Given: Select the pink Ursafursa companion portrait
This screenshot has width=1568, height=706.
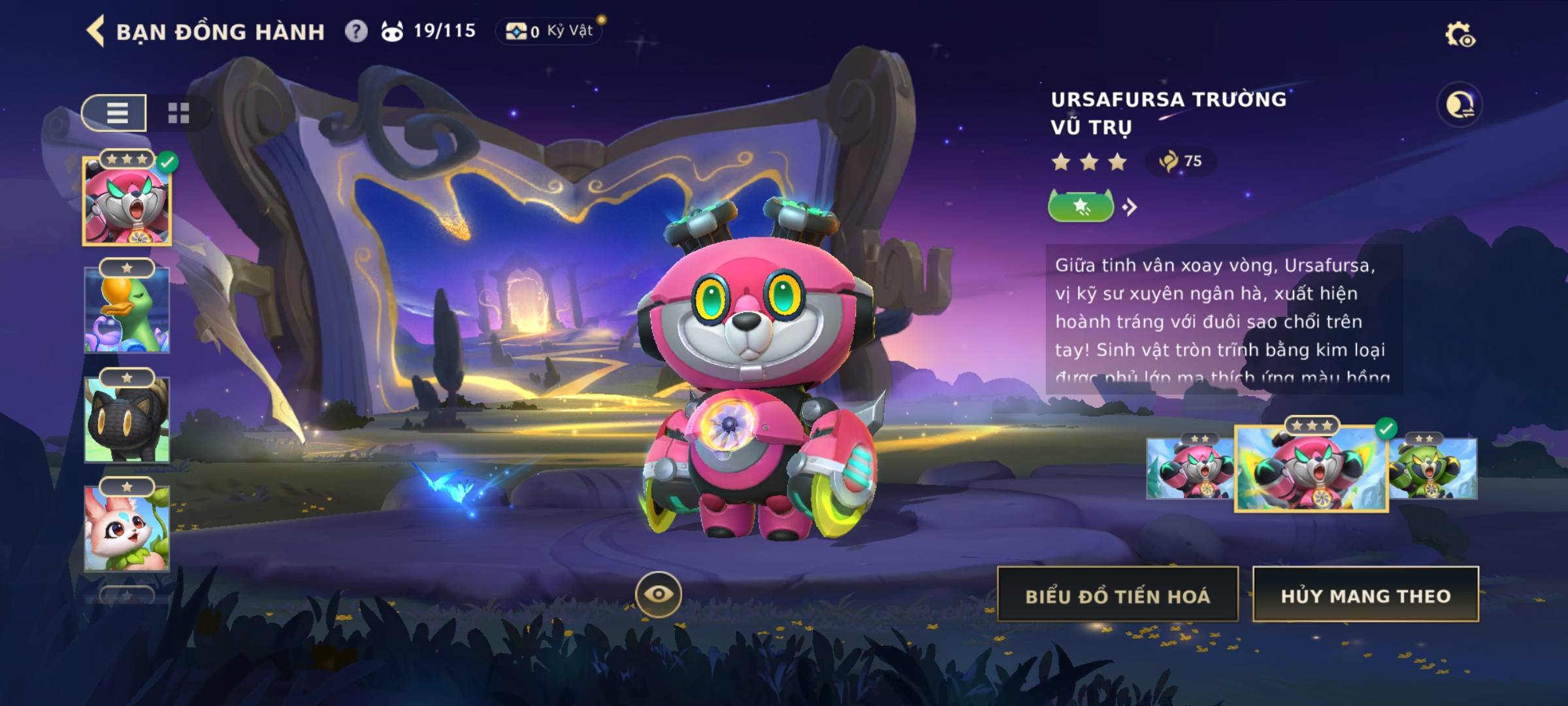Looking at the screenshot, I should click(x=127, y=203).
